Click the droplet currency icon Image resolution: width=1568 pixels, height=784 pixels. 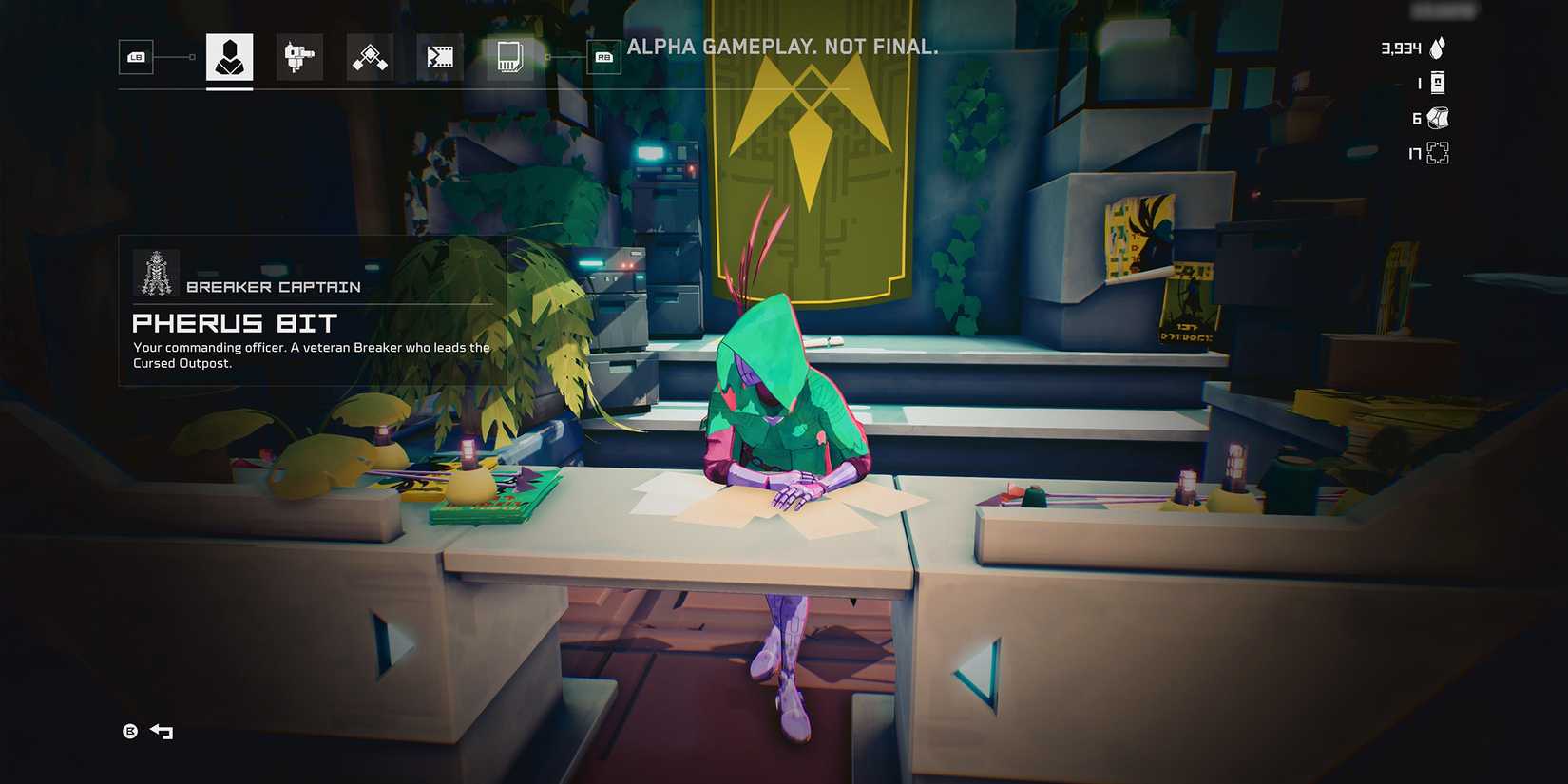click(1437, 46)
